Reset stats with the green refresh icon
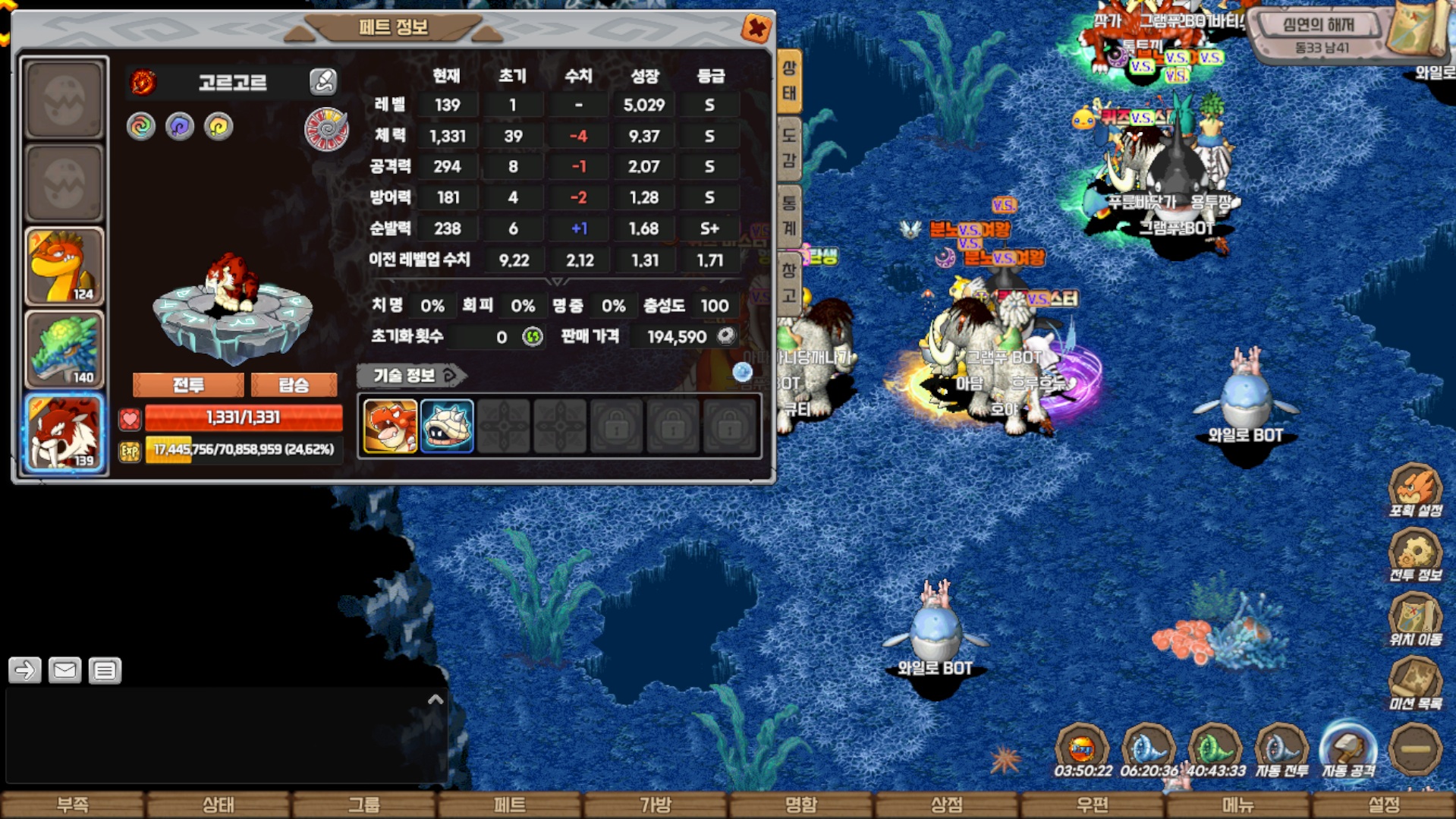This screenshot has height=819, width=1456. coord(533,336)
